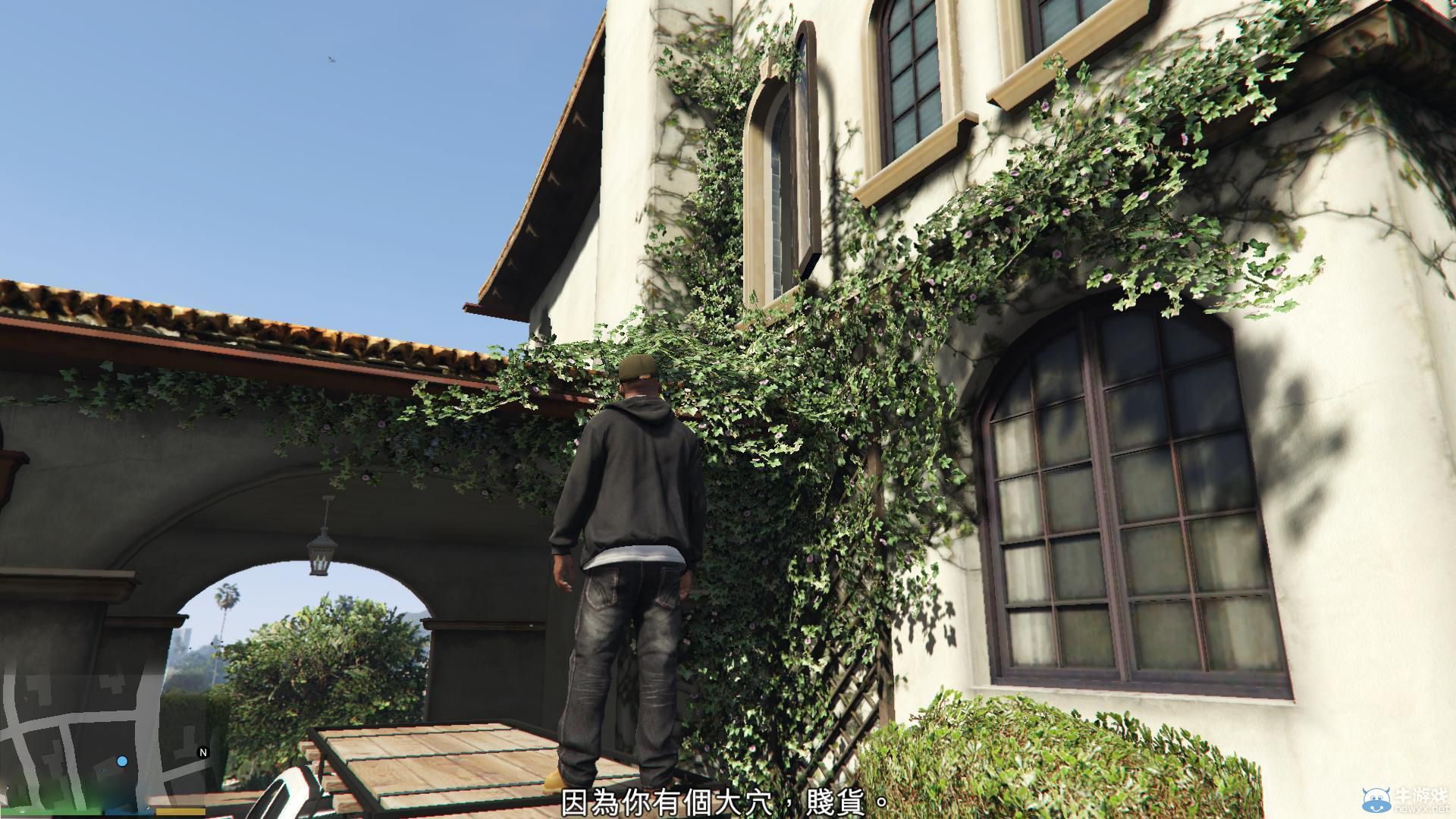Click the blue player blip on the minimap
1456x819 pixels.
coord(121,760)
